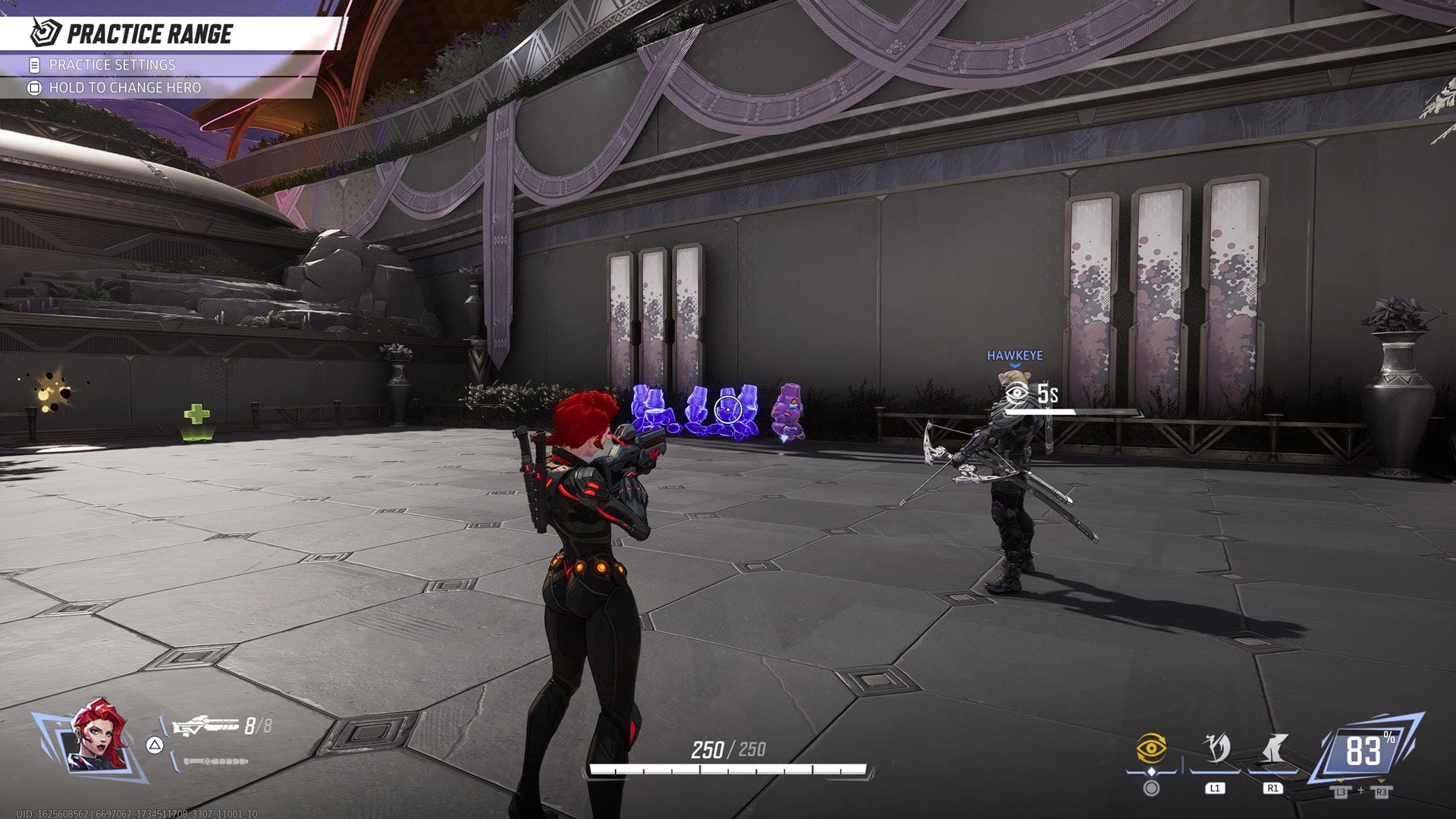Click the square Change Hero button icon
Viewport: 1456px width, 819px height.
[34, 87]
